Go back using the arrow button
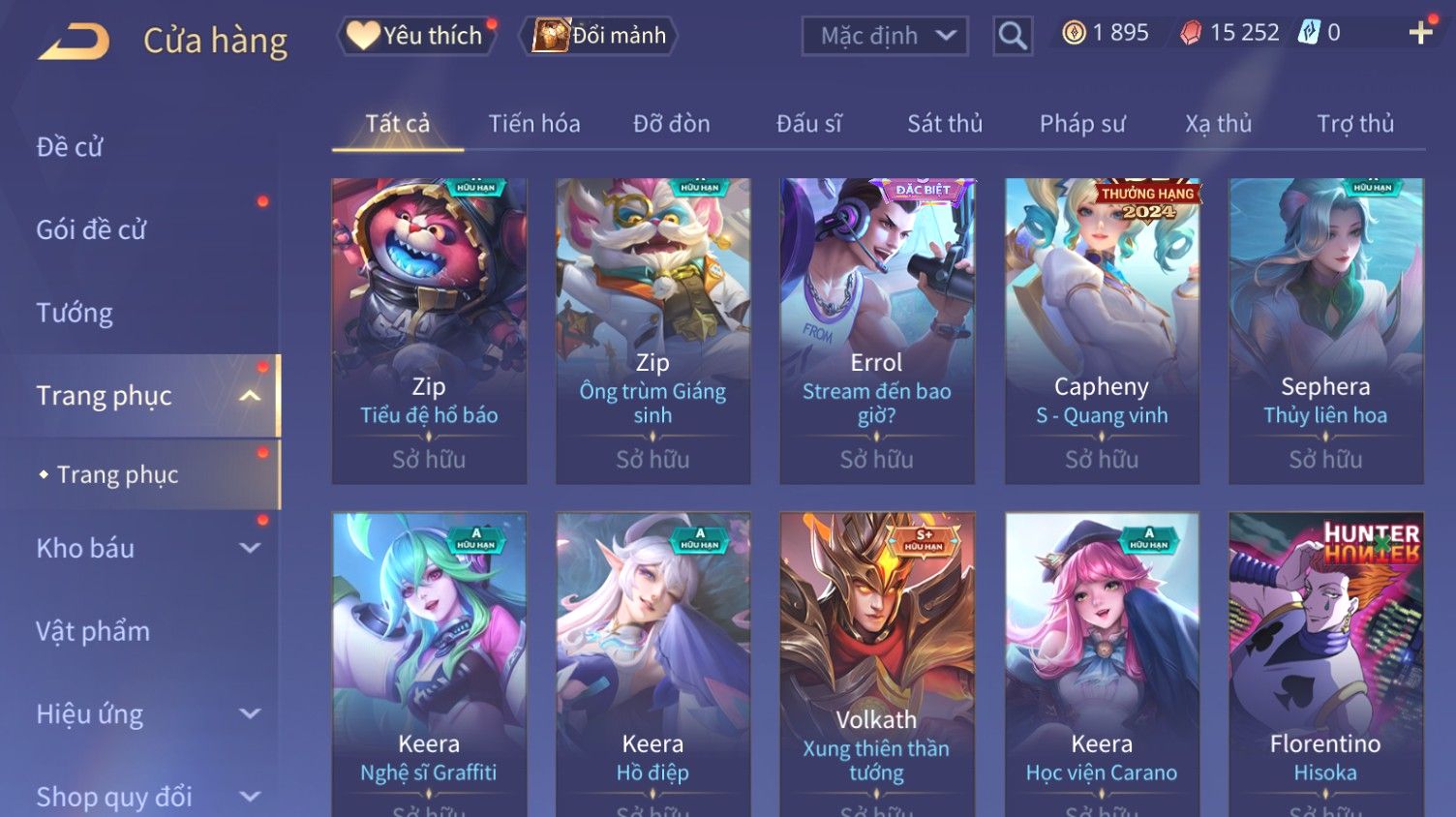The height and width of the screenshot is (817, 1456). (x=74, y=42)
